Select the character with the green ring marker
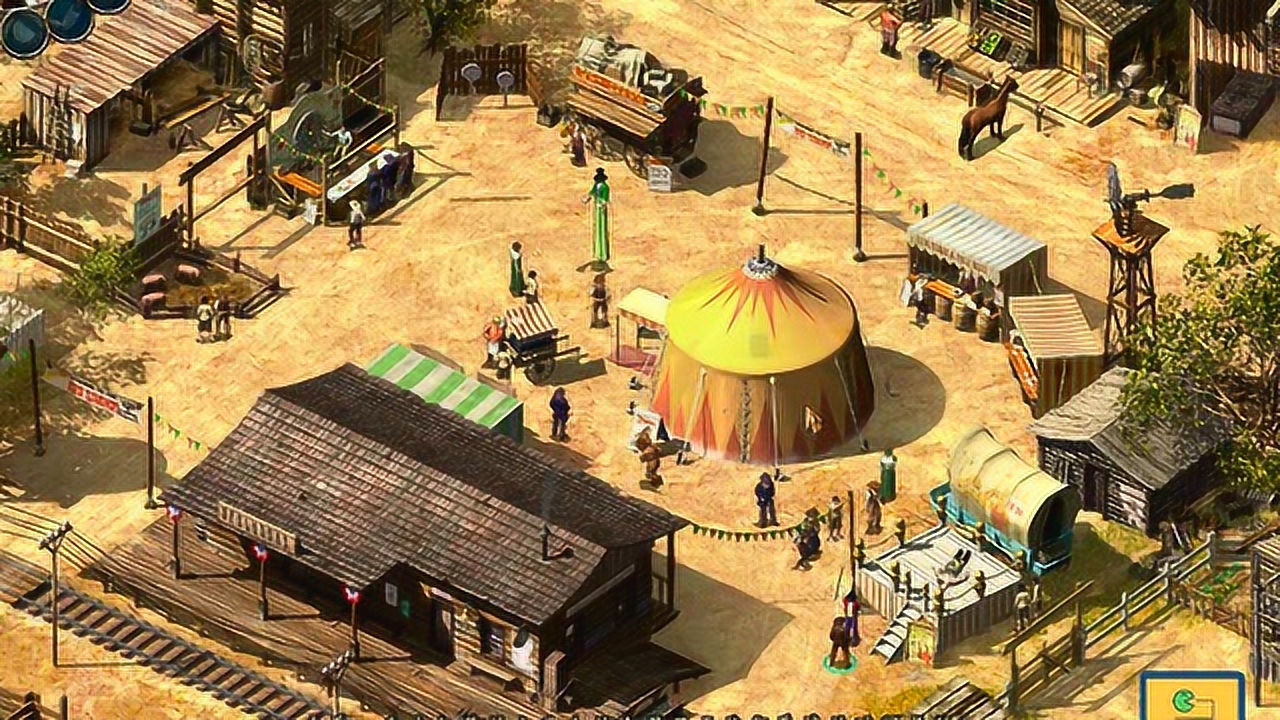Viewport: 1280px width, 720px height. (x=840, y=642)
